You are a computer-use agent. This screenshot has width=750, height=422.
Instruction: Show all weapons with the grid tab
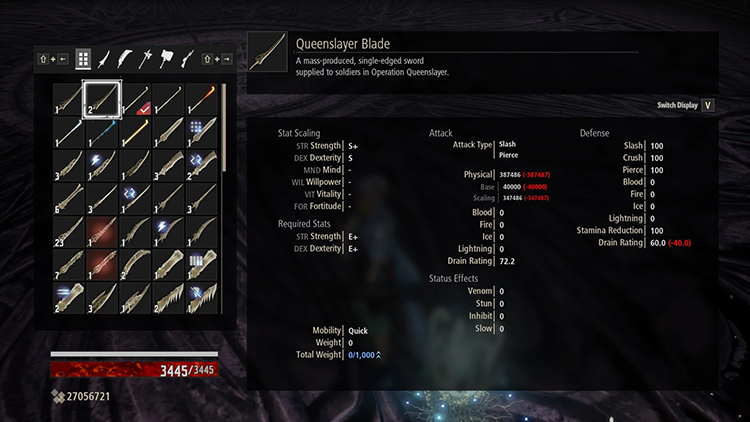(x=83, y=59)
